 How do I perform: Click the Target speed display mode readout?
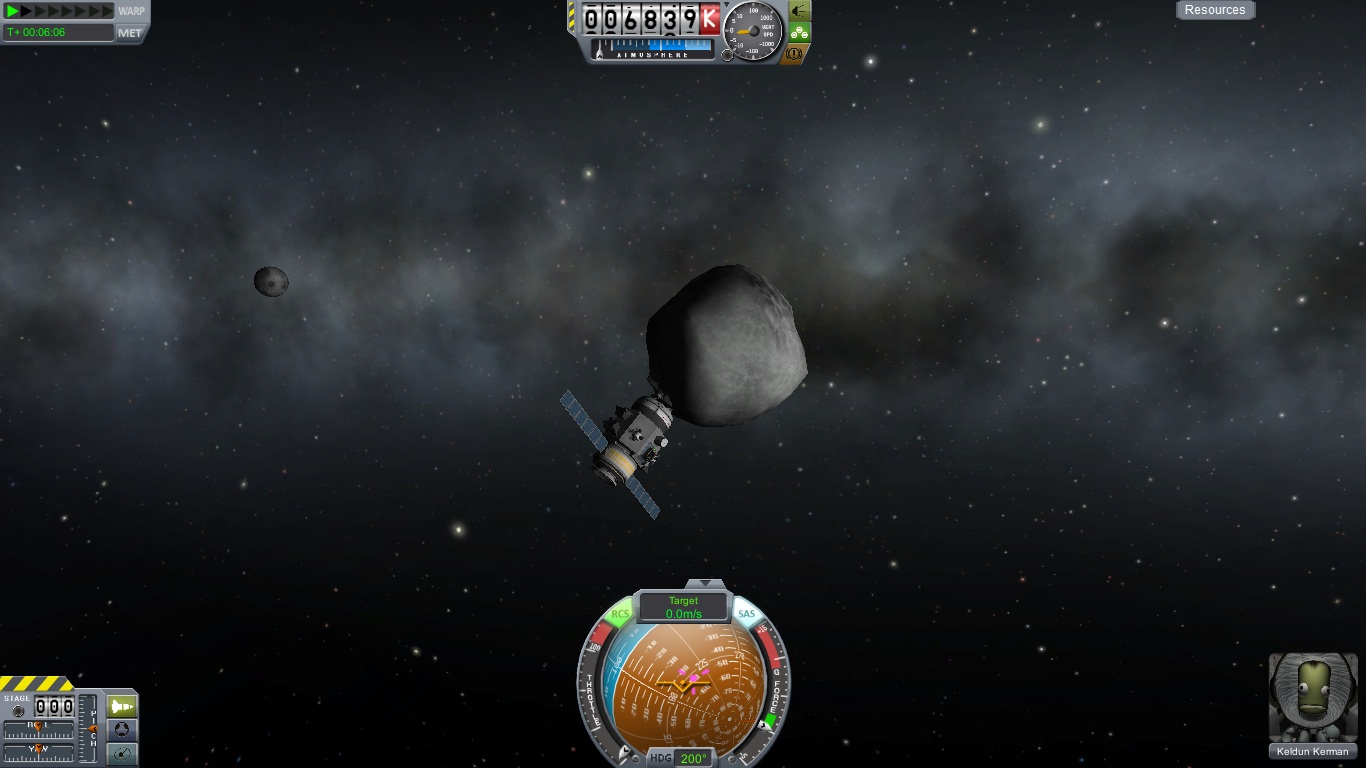[x=684, y=607]
